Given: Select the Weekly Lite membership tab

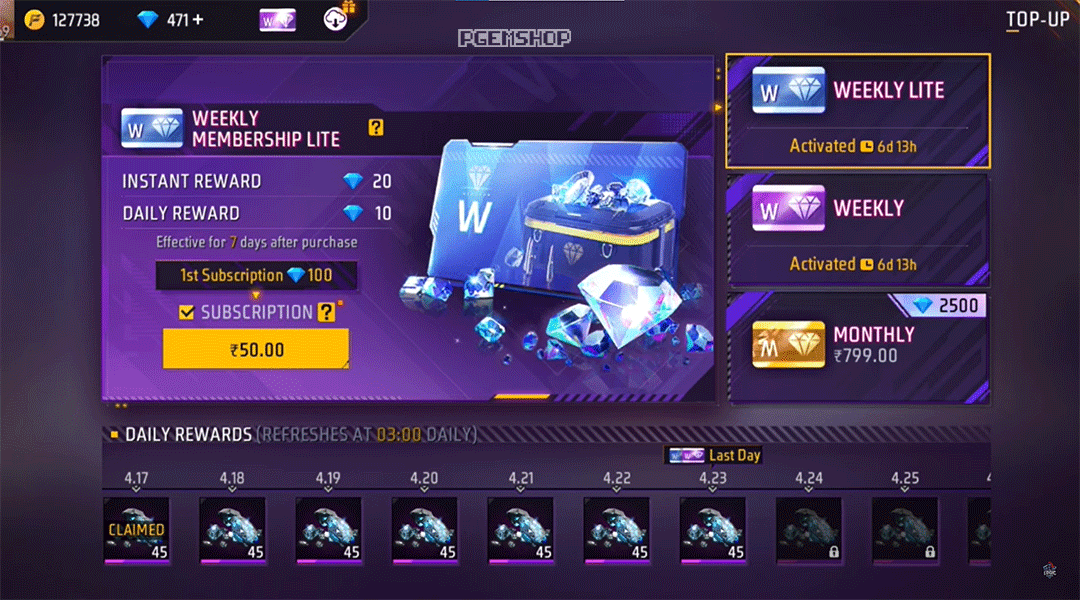Looking at the screenshot, I should [x=858, y=110].
